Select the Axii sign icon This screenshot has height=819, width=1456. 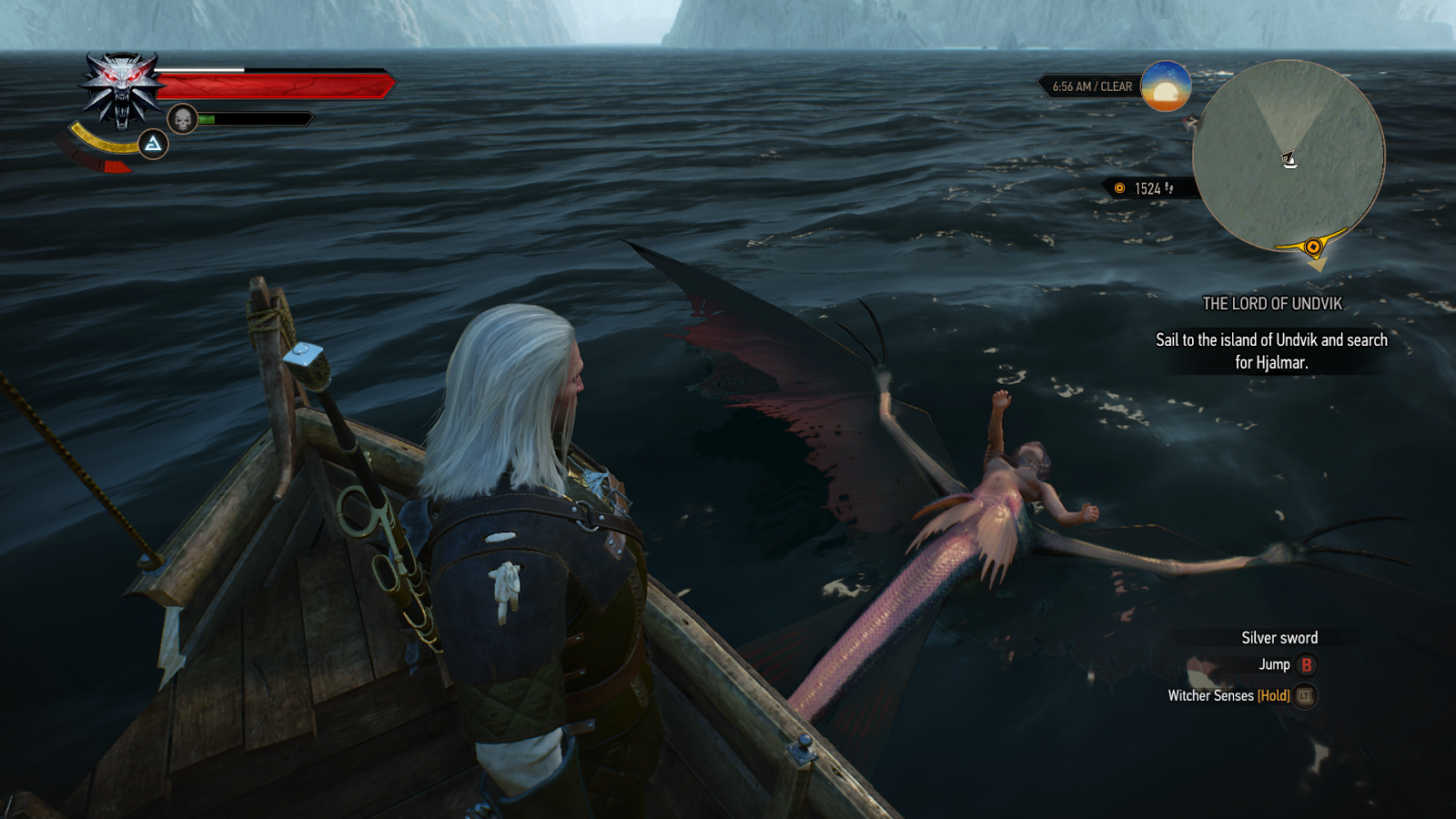click(x=151, y=144)
